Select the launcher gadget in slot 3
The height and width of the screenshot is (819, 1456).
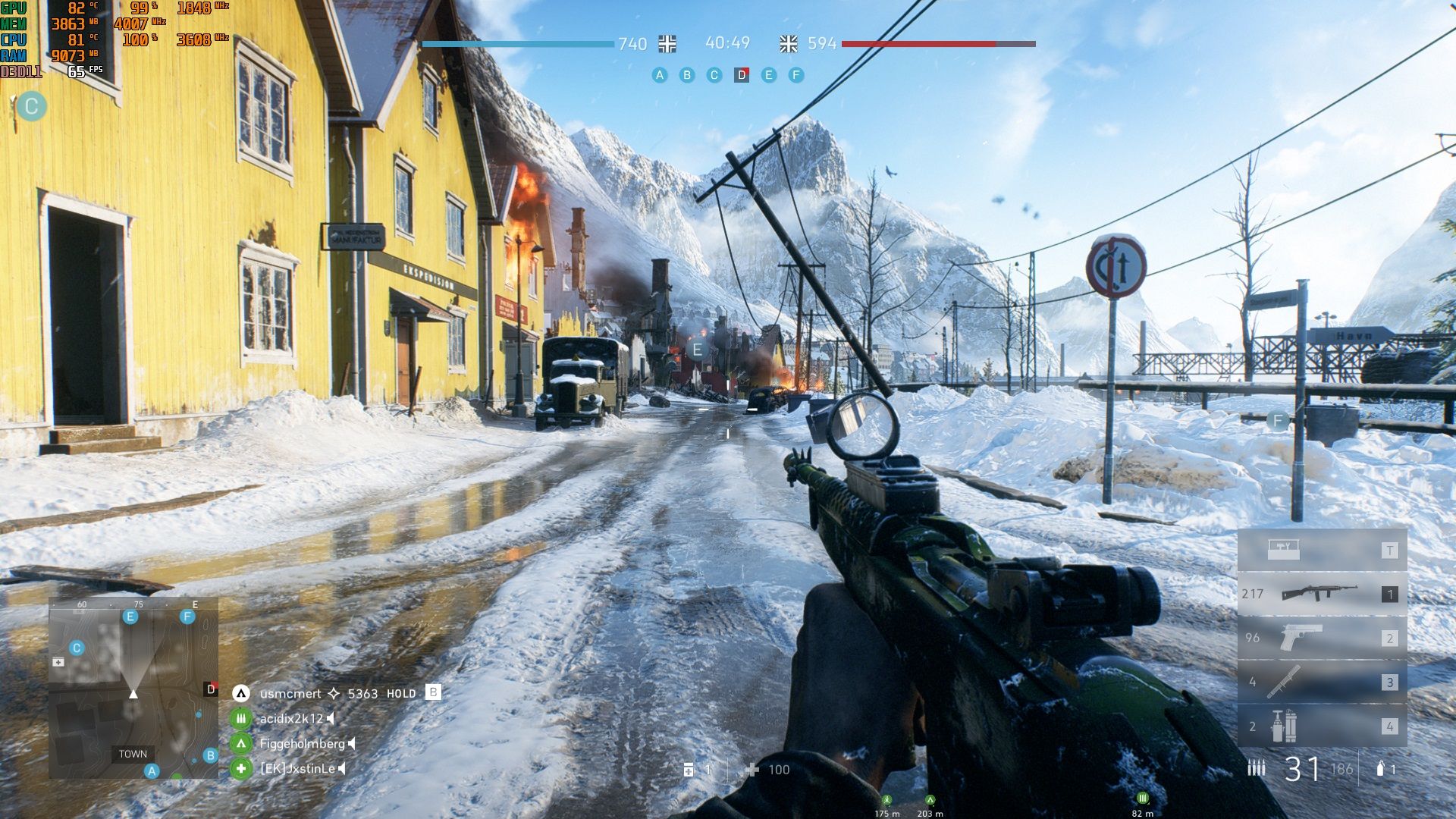1322,682
